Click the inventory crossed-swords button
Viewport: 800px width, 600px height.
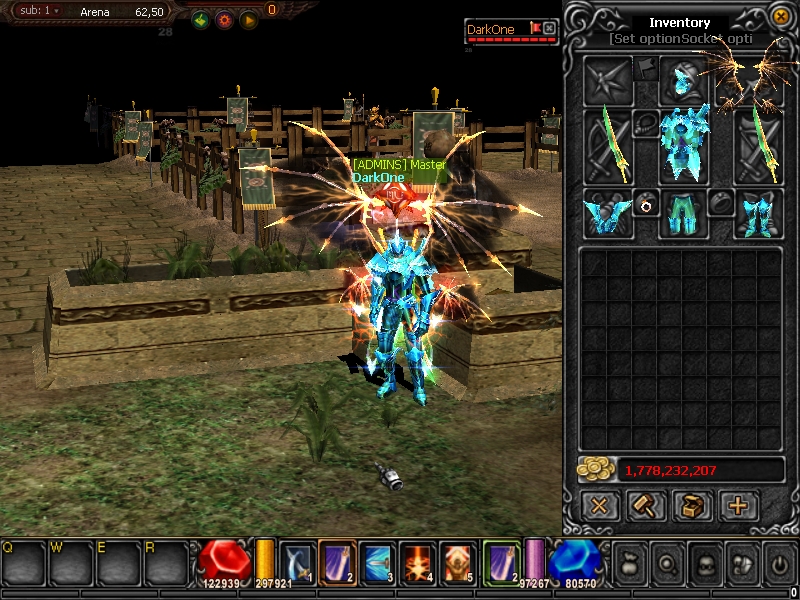point(599,506)
